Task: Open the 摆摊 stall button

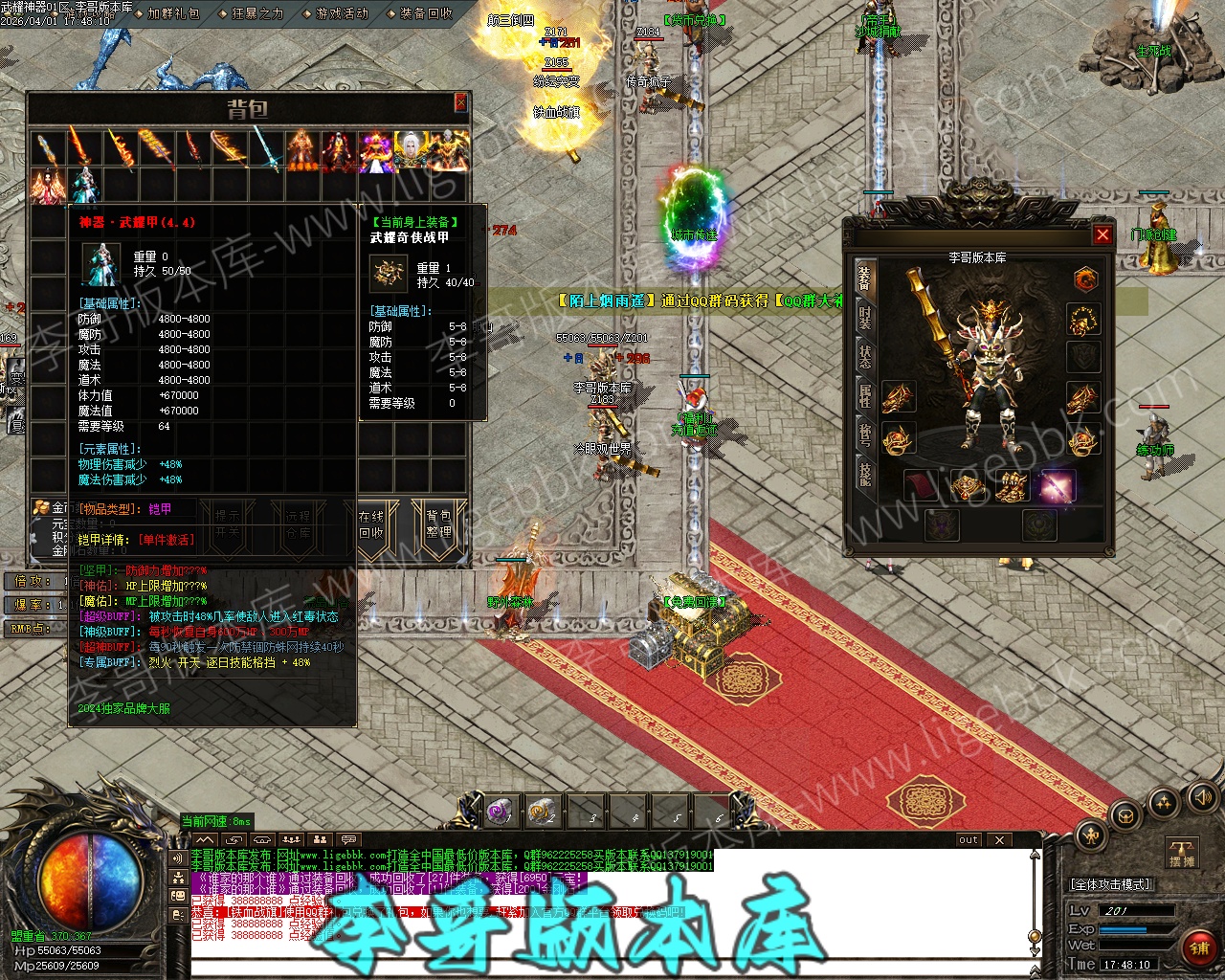Action: pyautogui.click(x=1182, y=854)
